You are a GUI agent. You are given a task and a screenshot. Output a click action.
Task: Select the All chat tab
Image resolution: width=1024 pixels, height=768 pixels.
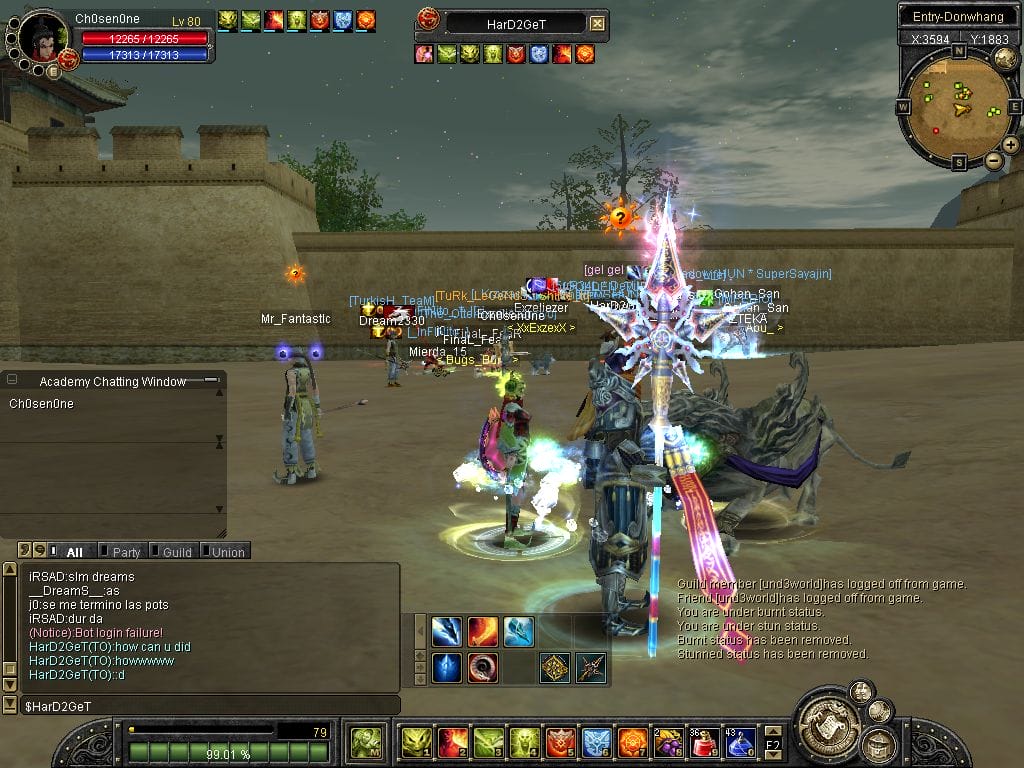tap(74, 551)
